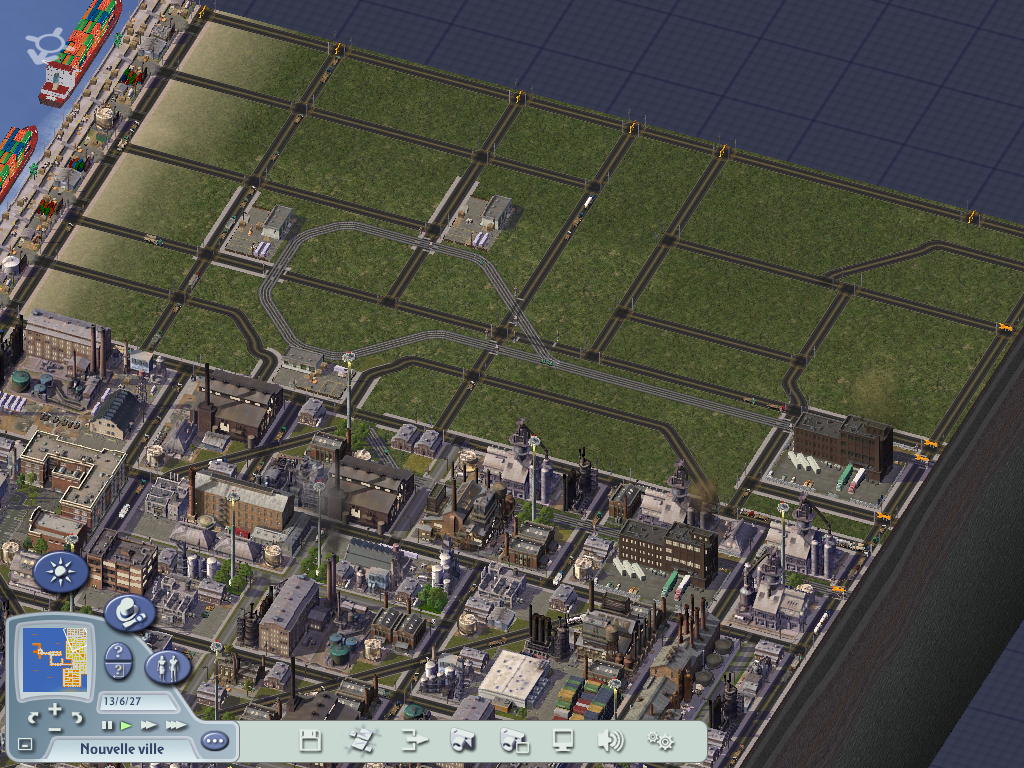Save the city with floppy disk icon
The width and height of the screenshot is (1024, 768).
(311, 741)
